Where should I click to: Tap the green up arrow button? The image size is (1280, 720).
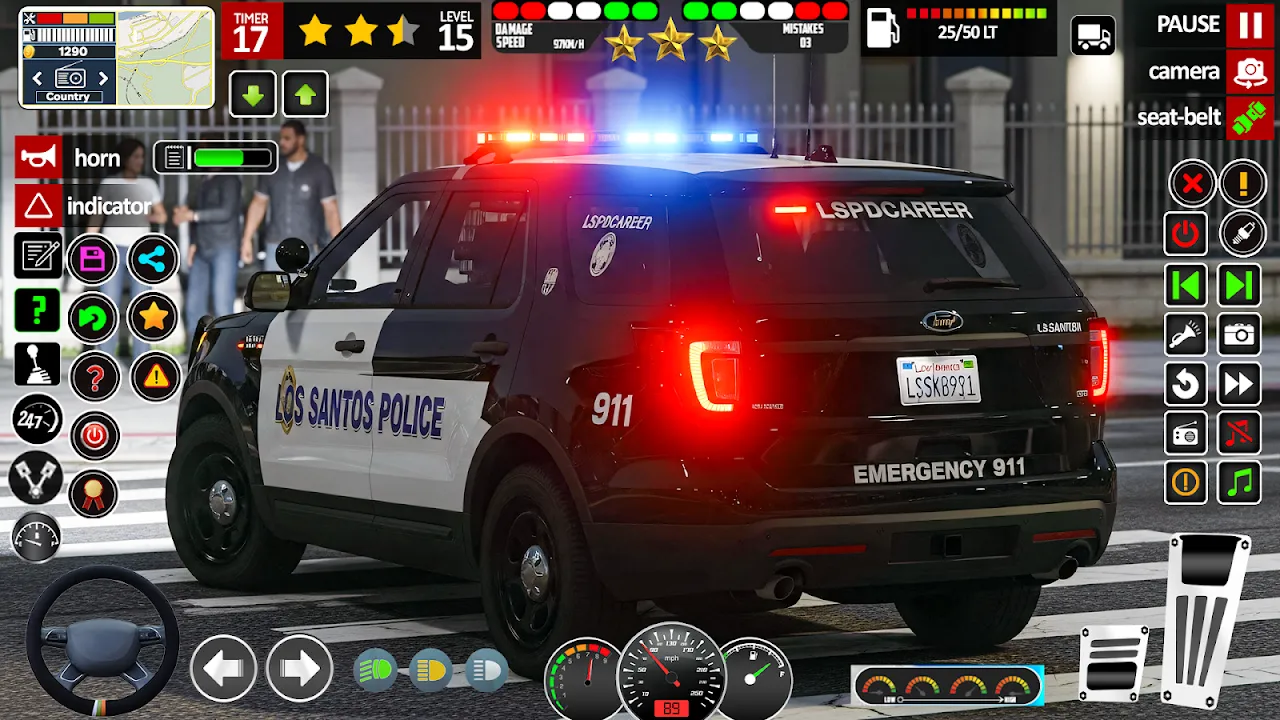tap(305, 95)
